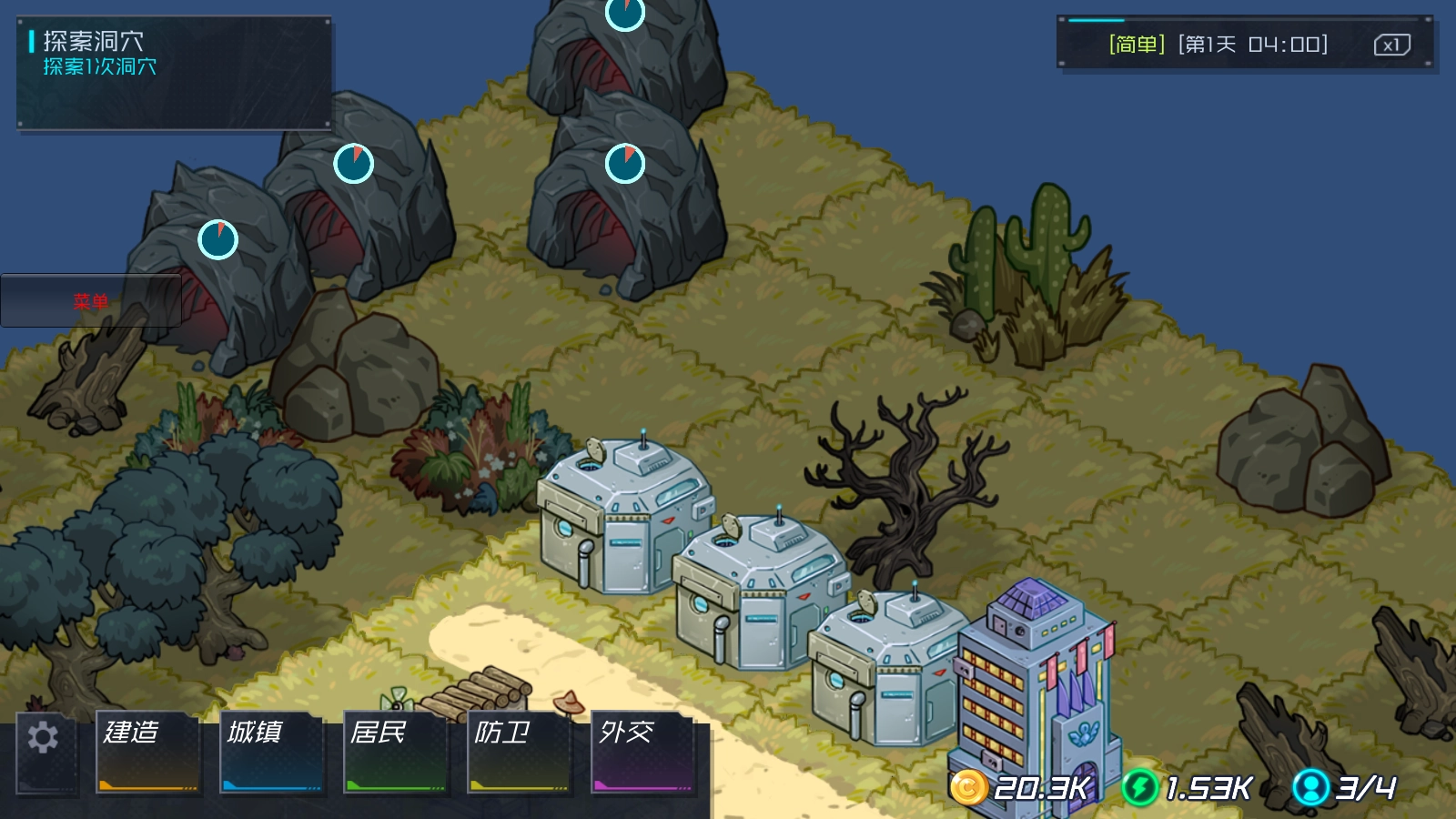Viewport: 1456px width, 819px height.
Task: Open the 建造 build menu
Action: click(147, 752)
